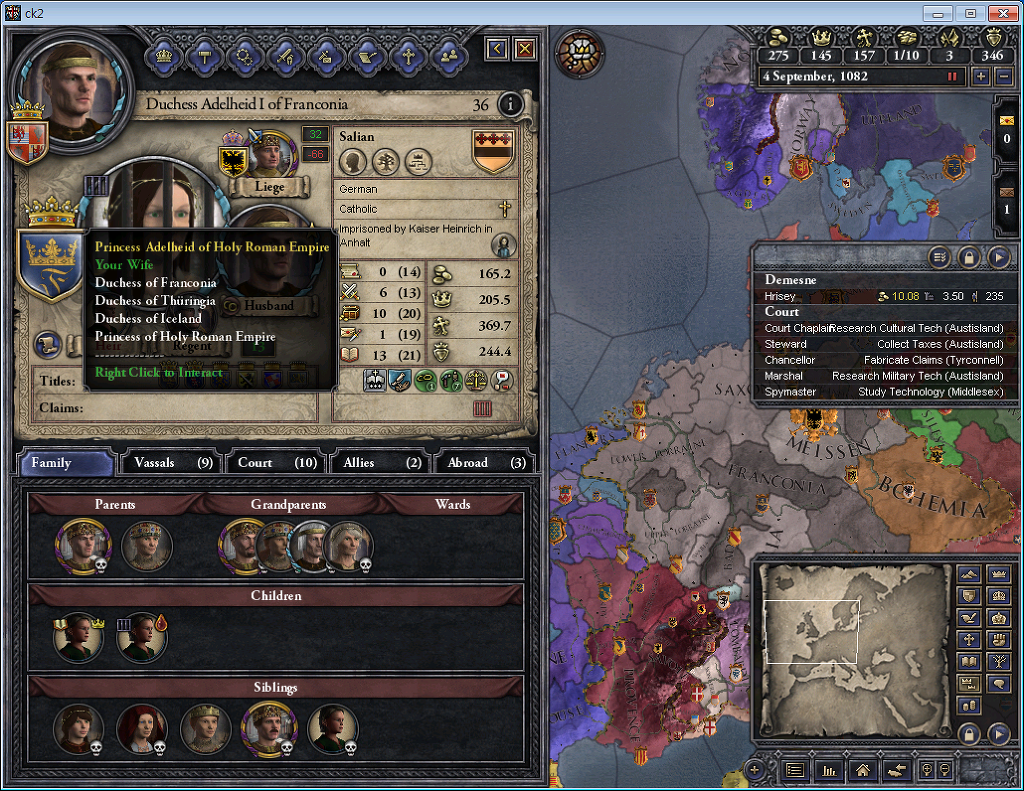Activate the religion cross map mode
The height and width of the screenshot is (791, 1024).
968,639
